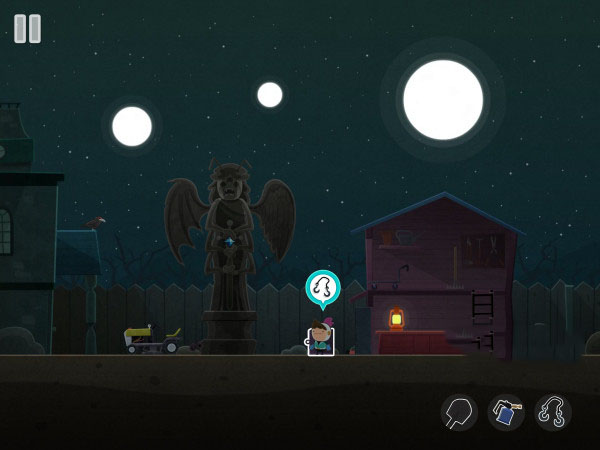Pause the game with the pause button
The width and height of the screenshot is (600, 450).
(x=28, y=28)
